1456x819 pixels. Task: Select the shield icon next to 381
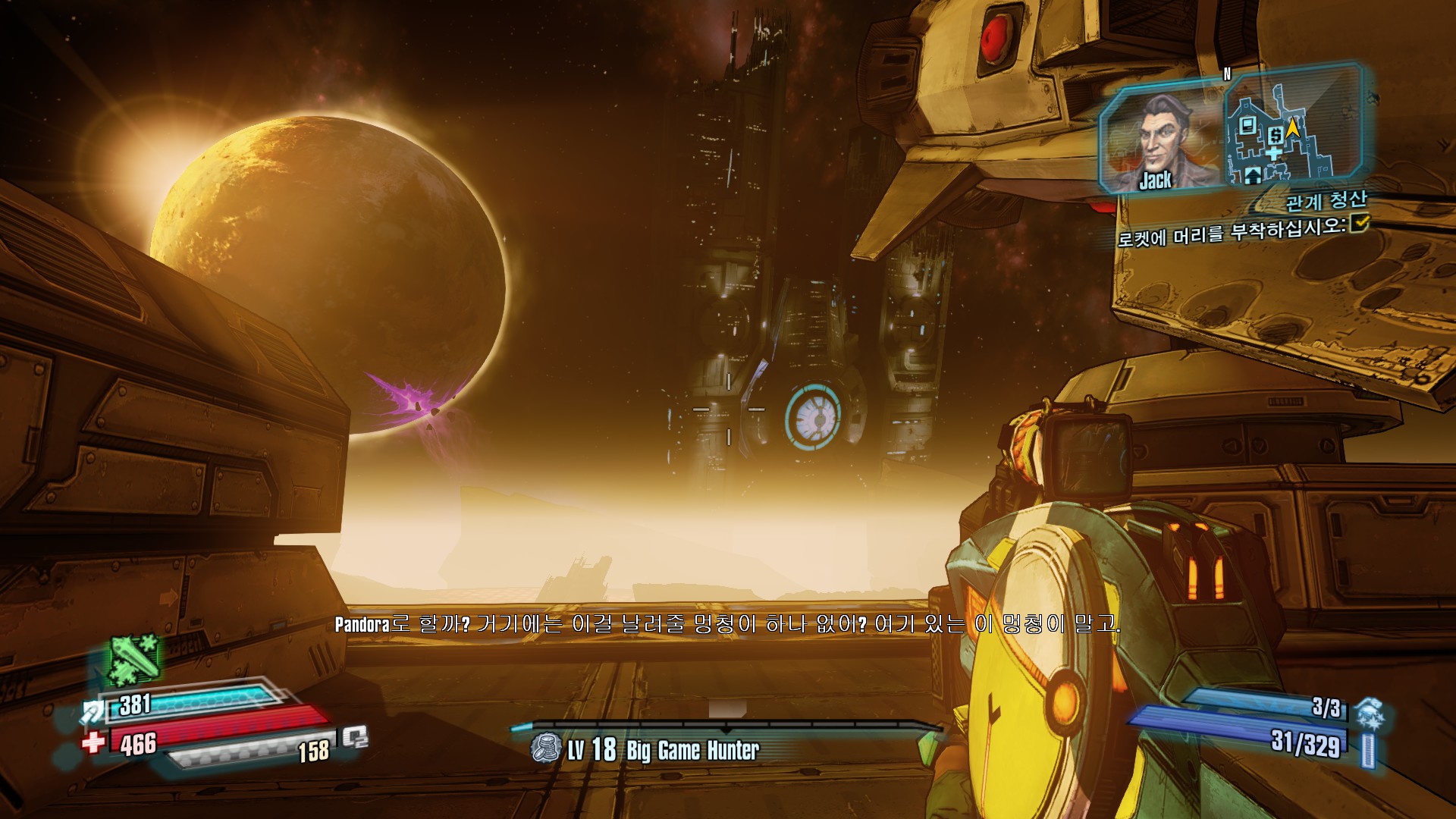(x=93, y=711)
